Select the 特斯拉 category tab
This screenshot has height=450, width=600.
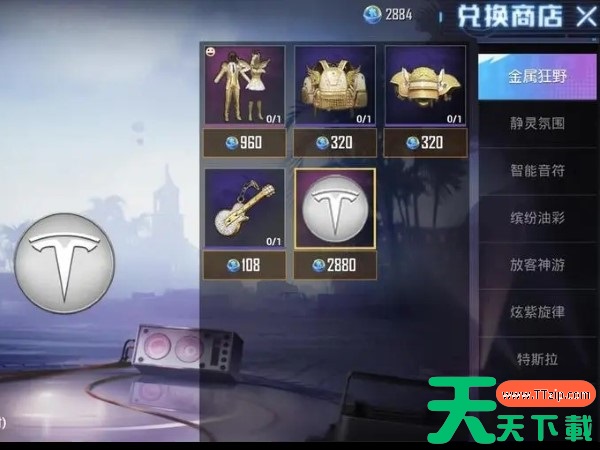(x=537, y=356)
